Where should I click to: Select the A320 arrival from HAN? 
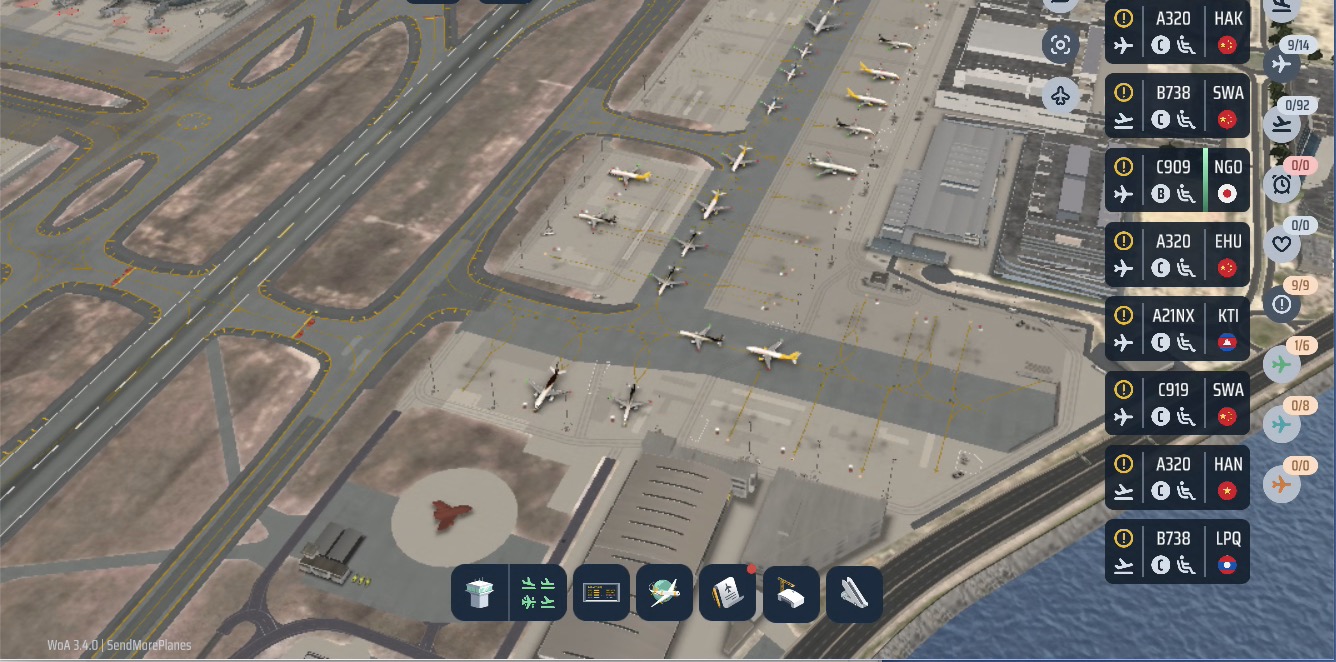click(1177, 476)
